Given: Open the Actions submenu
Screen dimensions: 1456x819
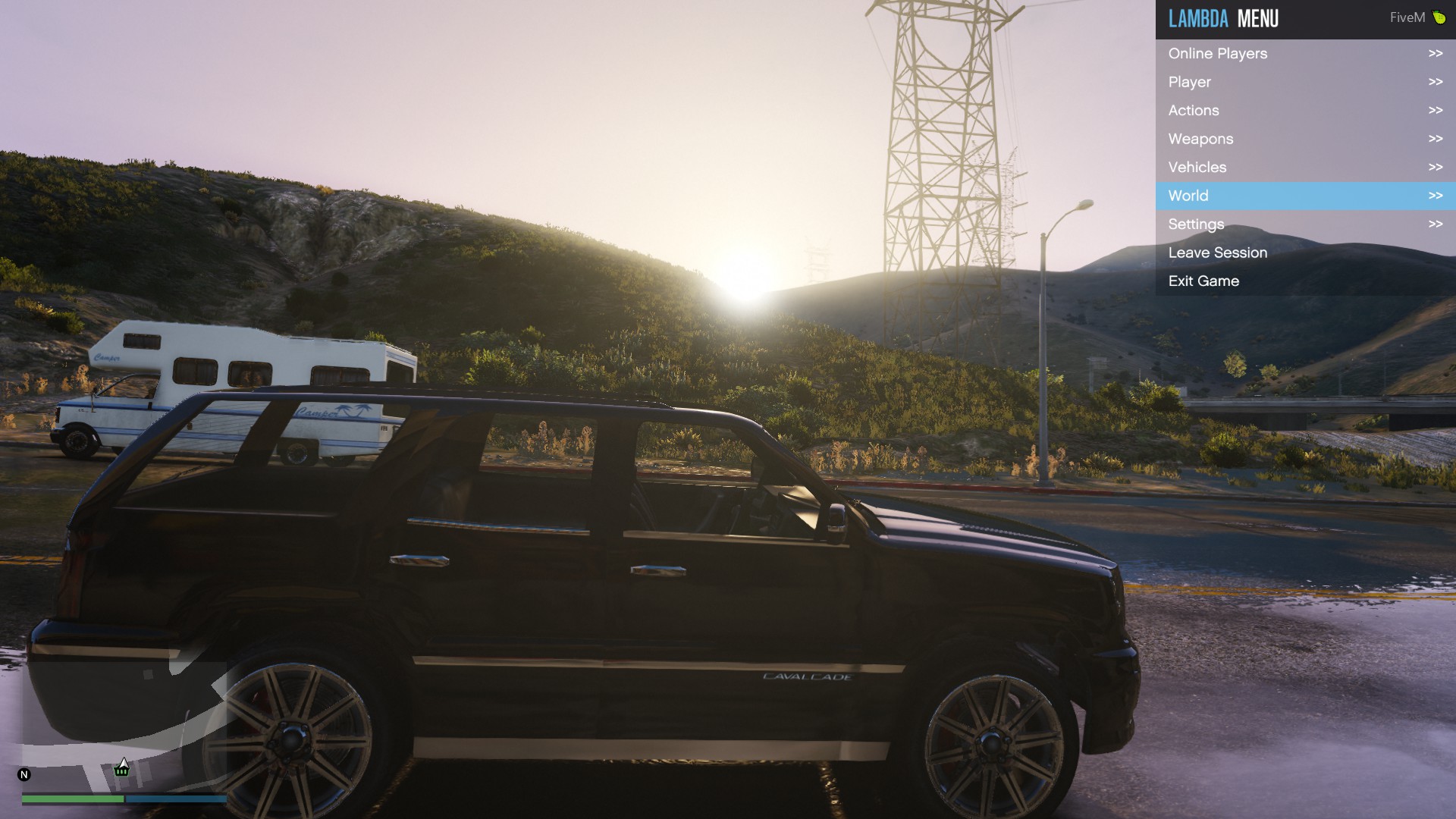Looking at the screenshot, I should (x=1304, y=111).
